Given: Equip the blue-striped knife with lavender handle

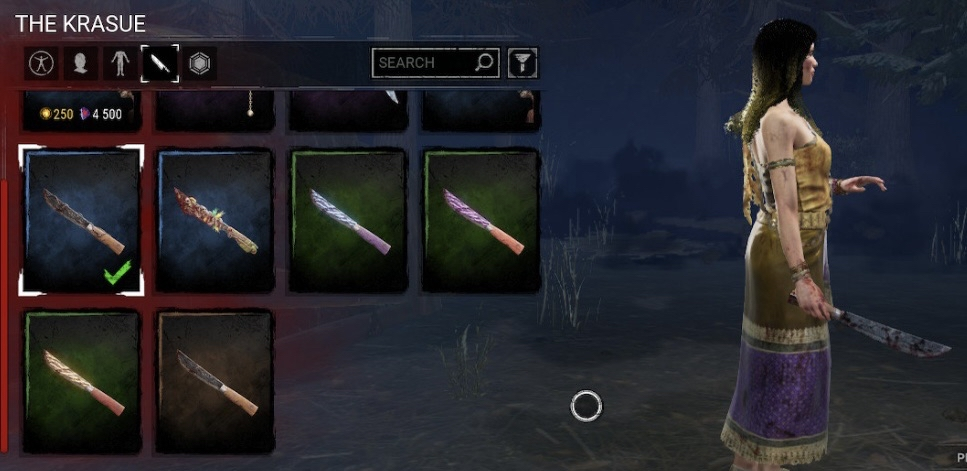Looking at the screenshot, I should tap(348, 220).
